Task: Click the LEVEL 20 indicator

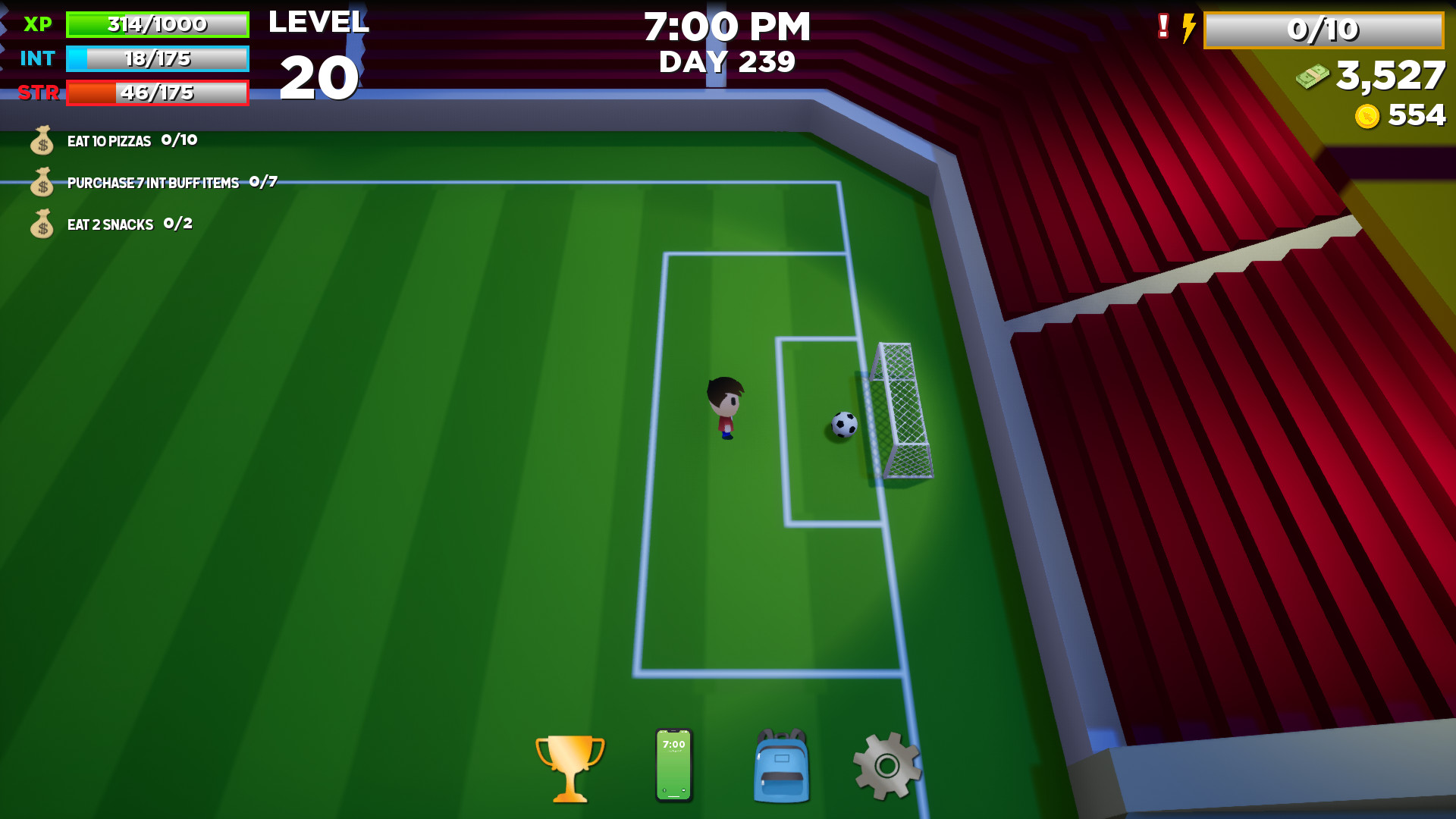Action: pos(319,53)
